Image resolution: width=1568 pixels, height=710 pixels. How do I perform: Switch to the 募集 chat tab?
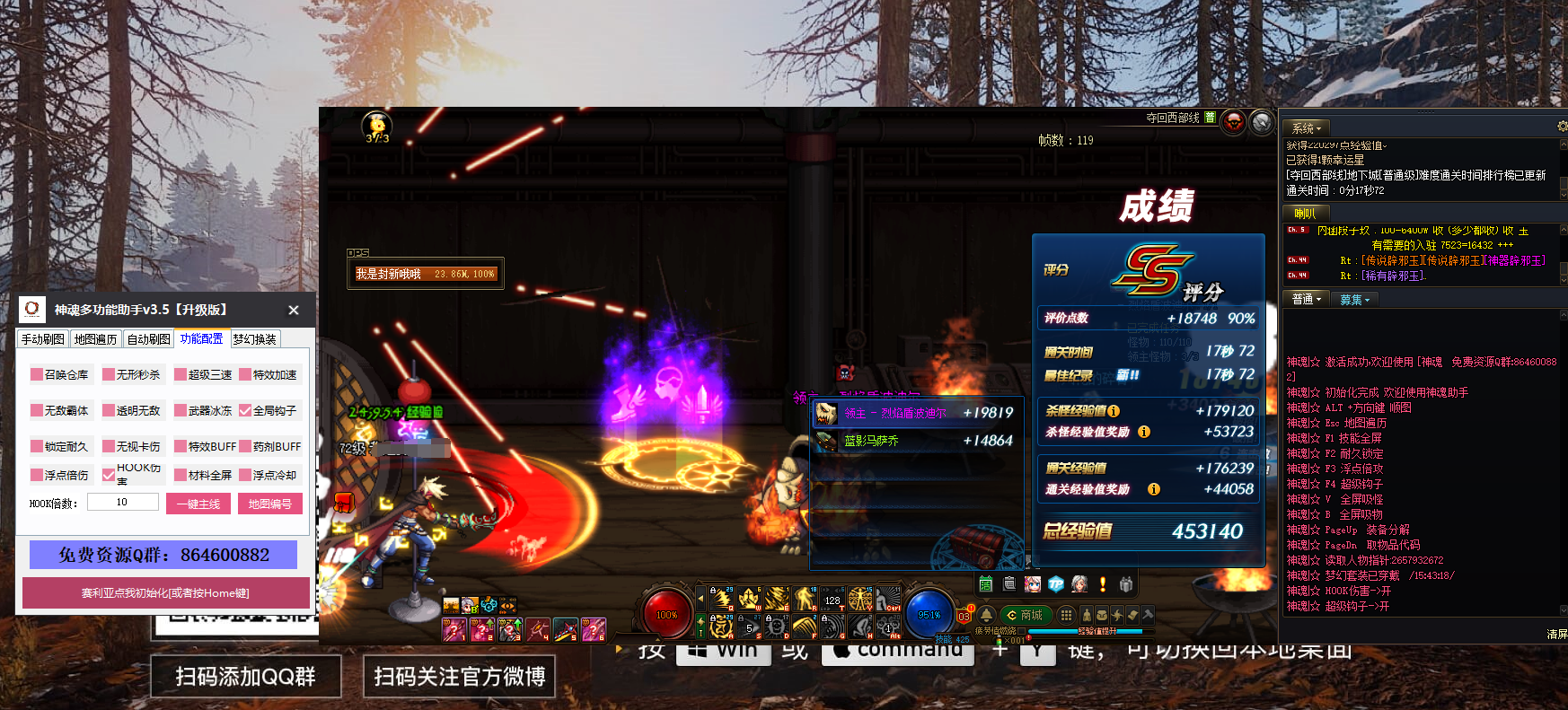(1354, 300)
